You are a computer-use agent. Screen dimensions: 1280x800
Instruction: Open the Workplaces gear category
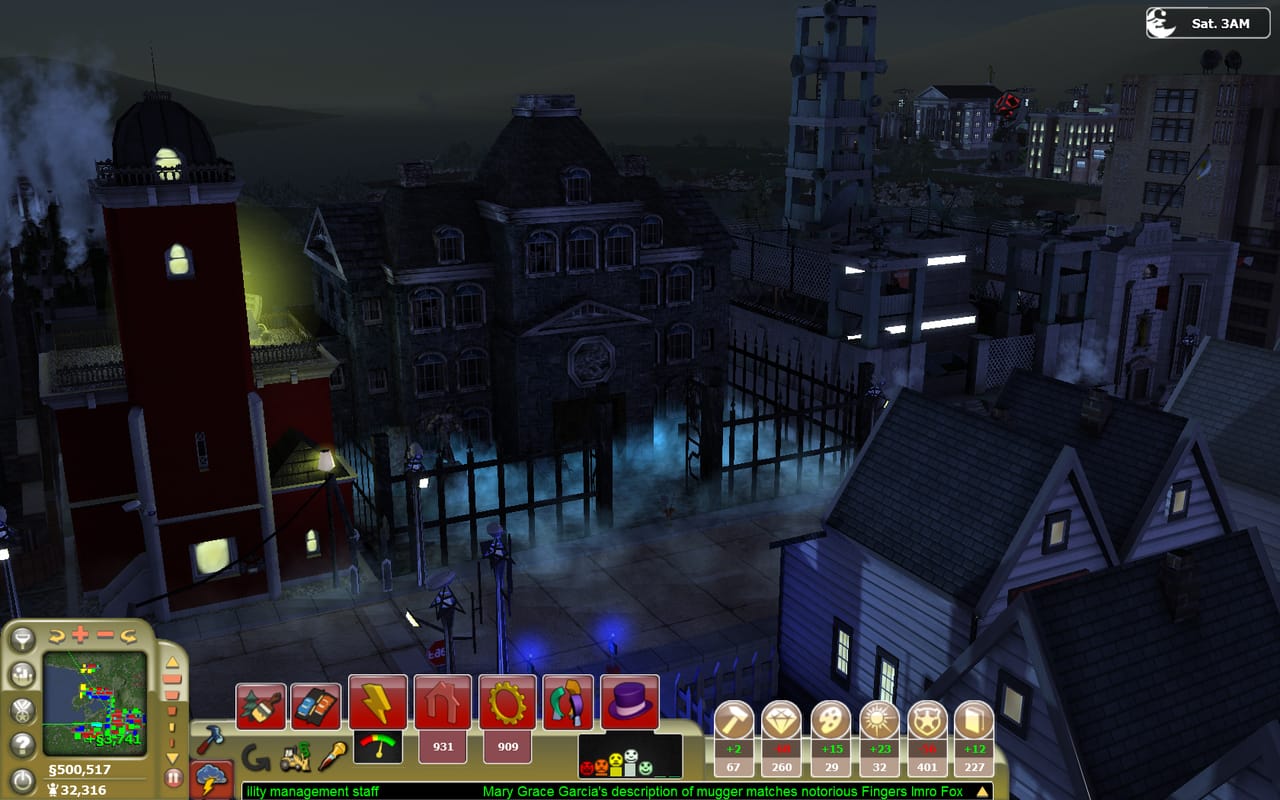[x=505, y=698]
